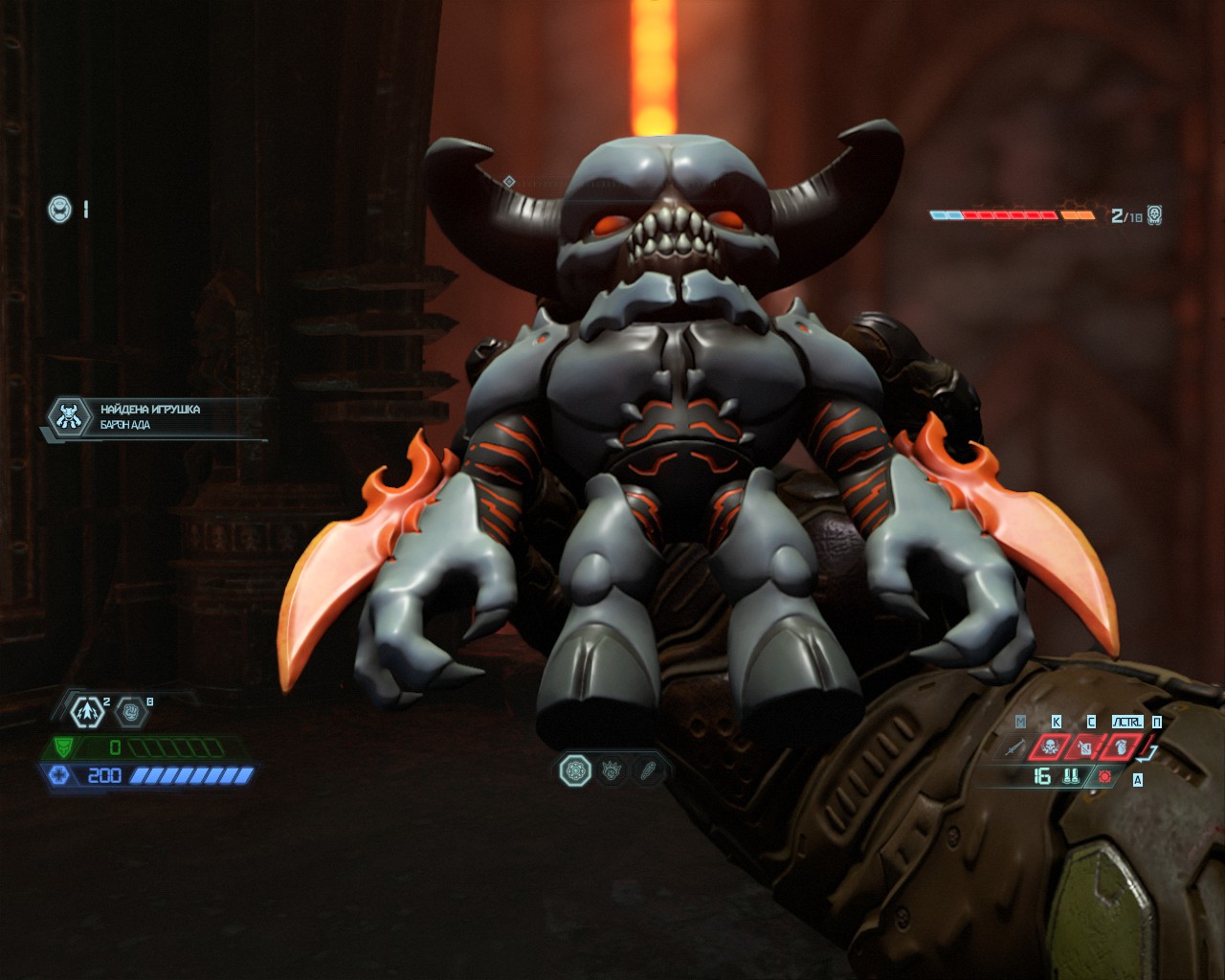
Task: Click the extra lives helmet icon
Action: [x=60, y=209]
